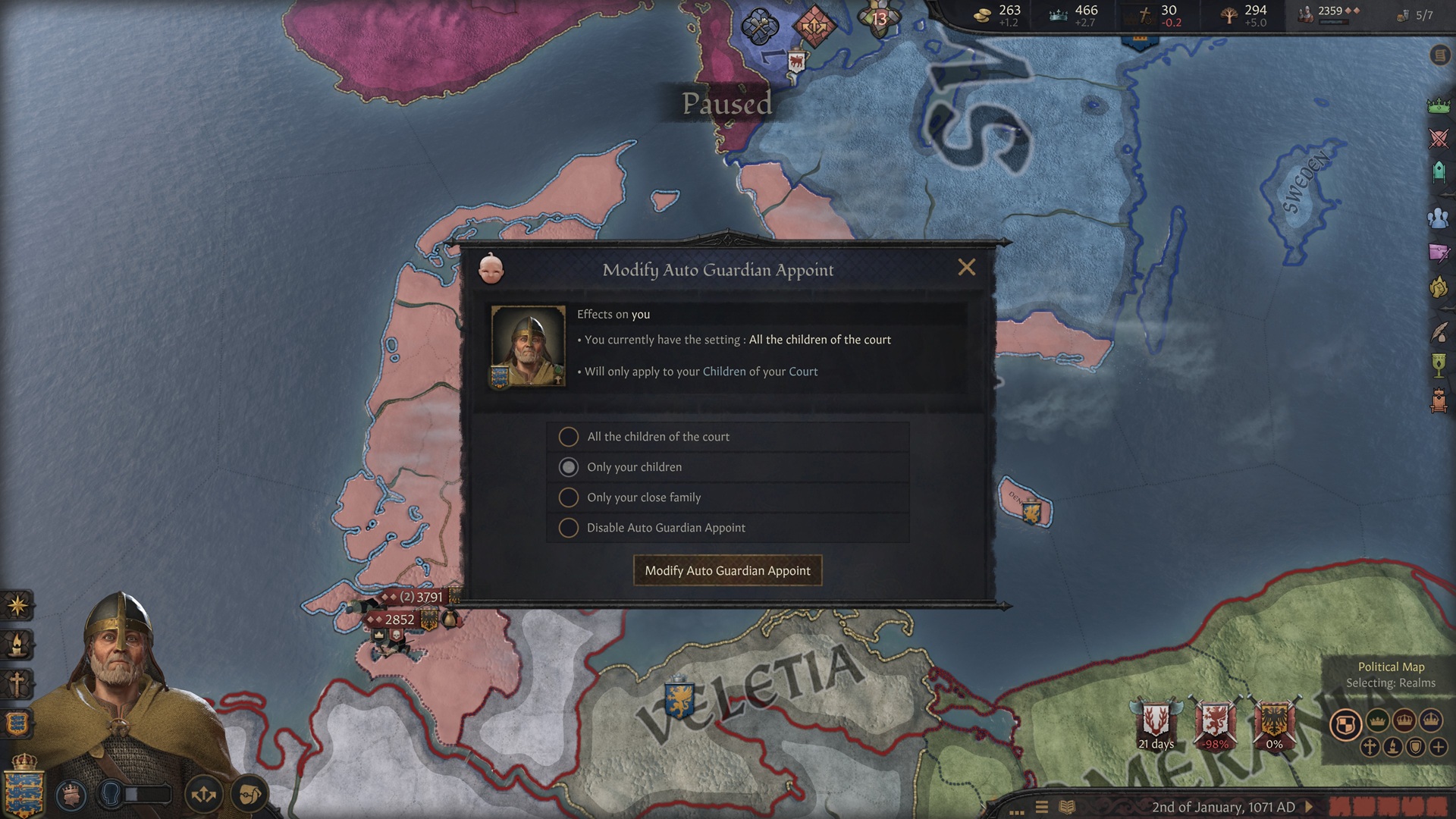Open the dagger and letter Intrigue menu
Viewport: 1456px width, 819px height.
pyautogui.click(x=1439, y=253)
